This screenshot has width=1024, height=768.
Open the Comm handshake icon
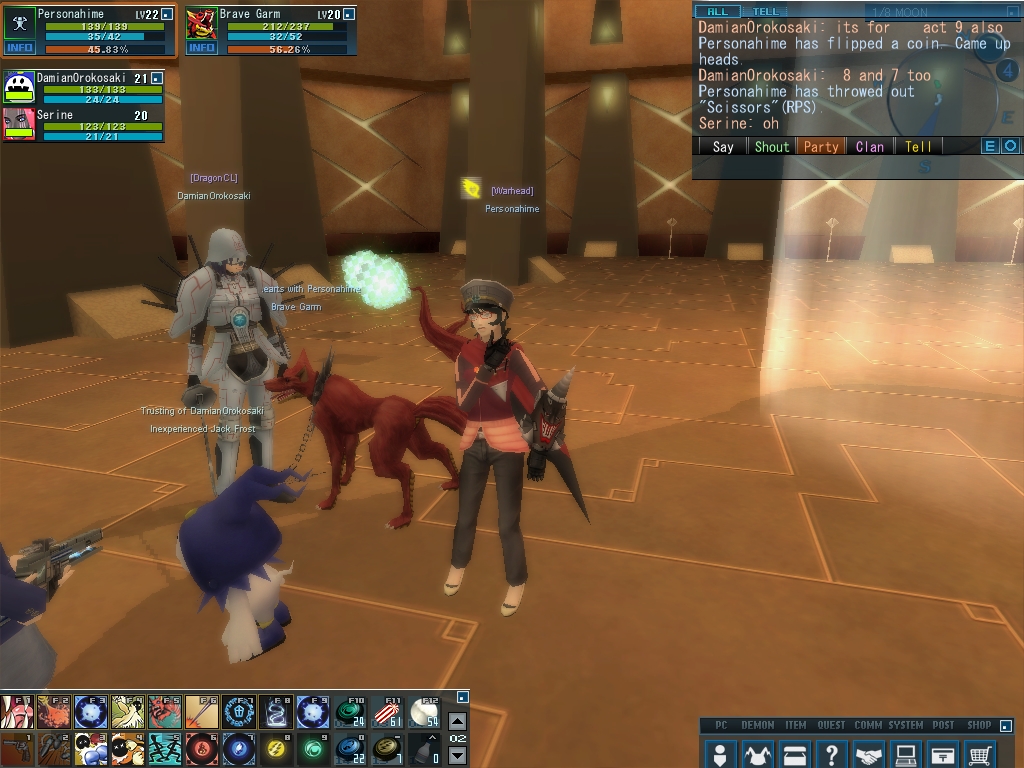point(869,754)
